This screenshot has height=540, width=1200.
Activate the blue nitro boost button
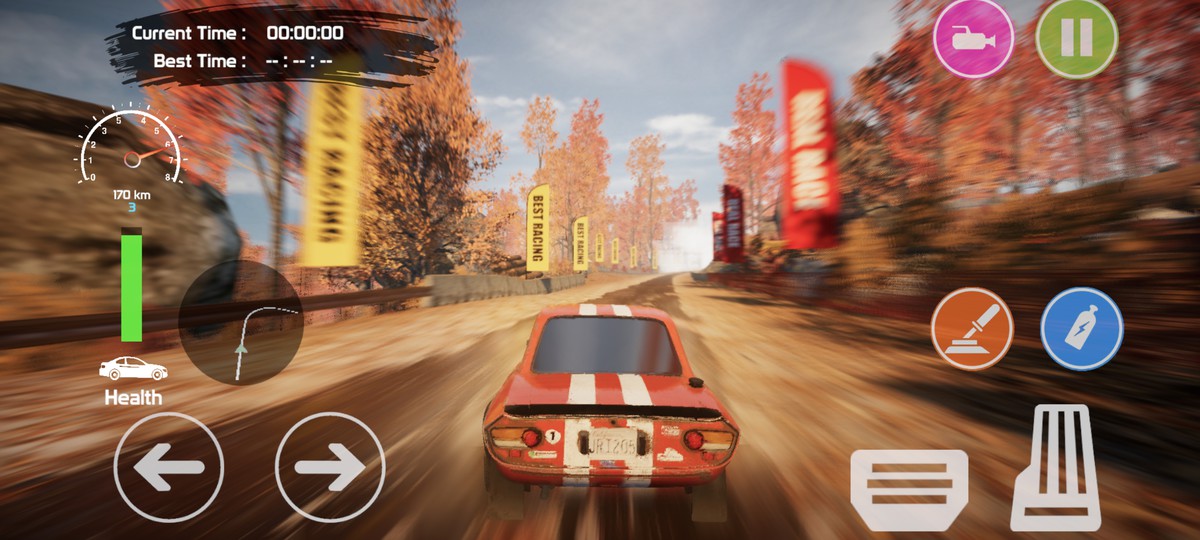(x=1082, y=329)
